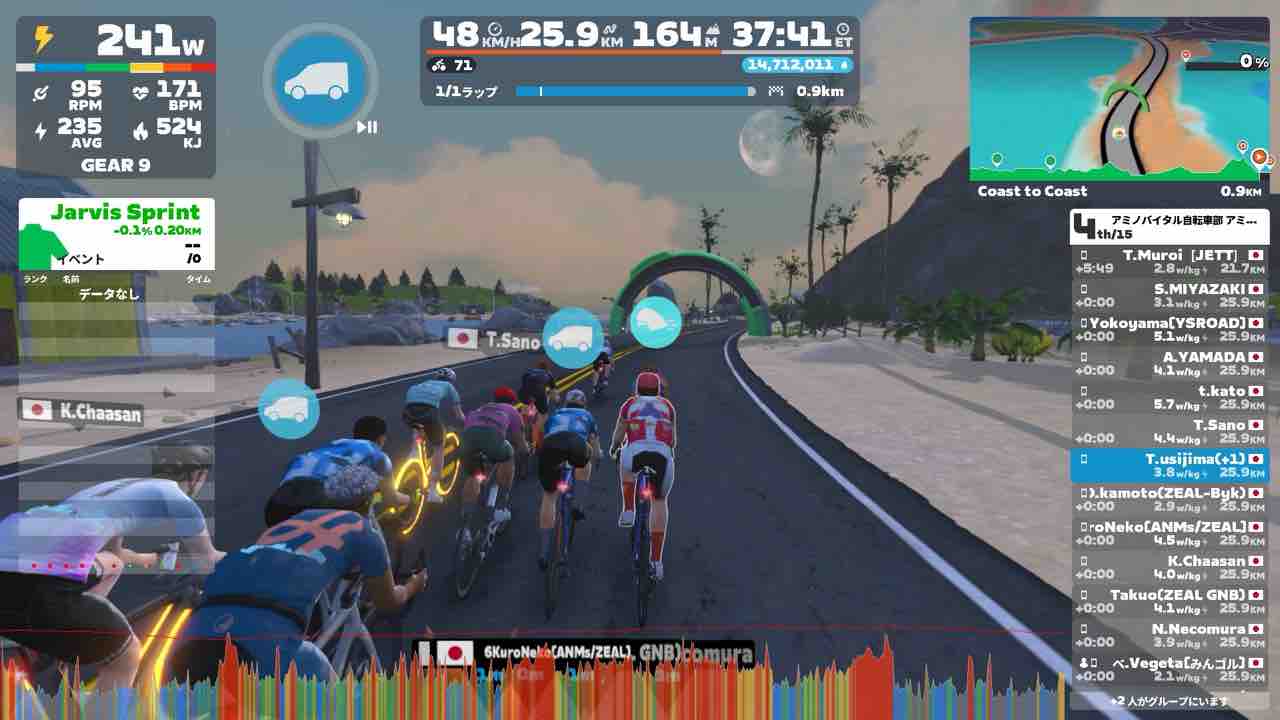Select N.Necomura from the rider list
The height and width of the screenshot is (720, 1280).
coord(1169,636)
